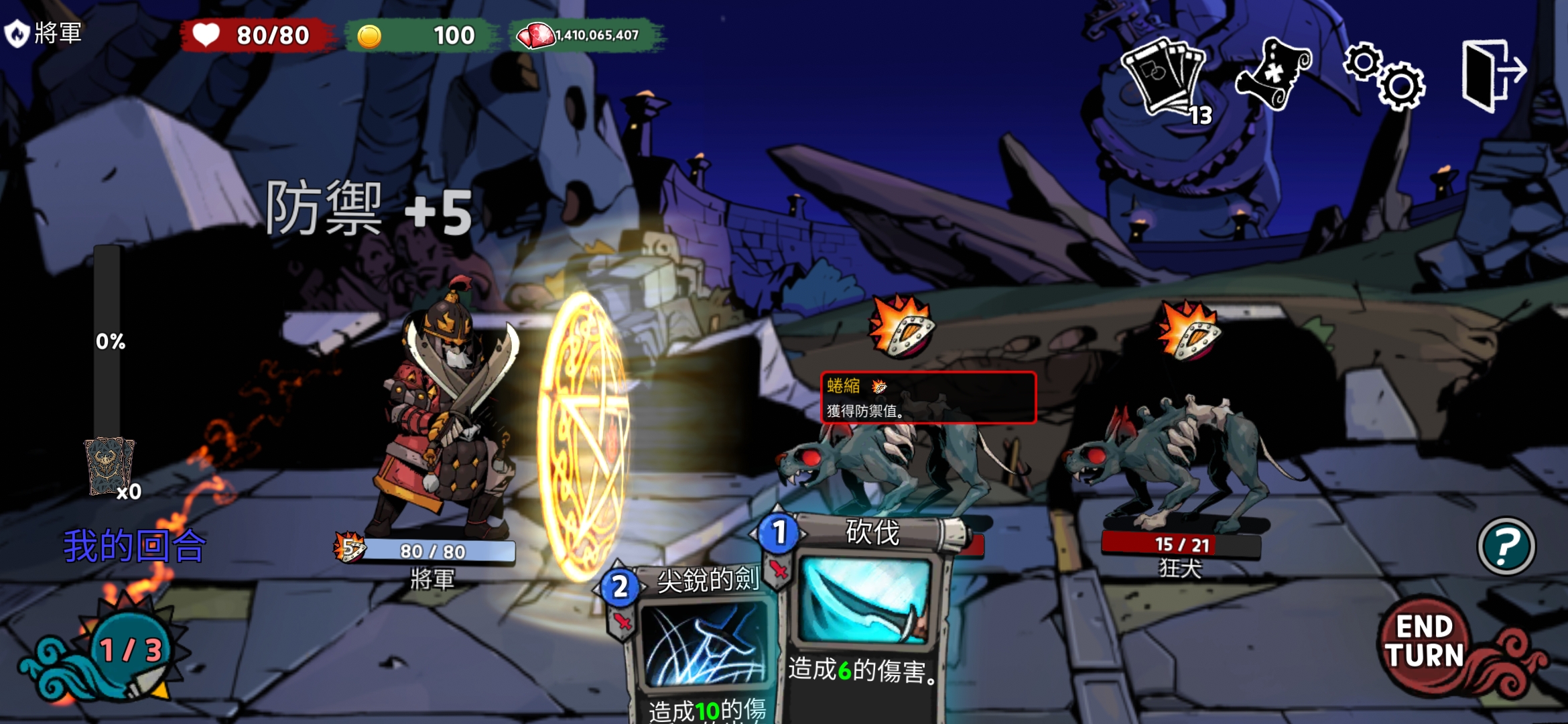
Task: Open the map scroll
Action: (1271, 74)
